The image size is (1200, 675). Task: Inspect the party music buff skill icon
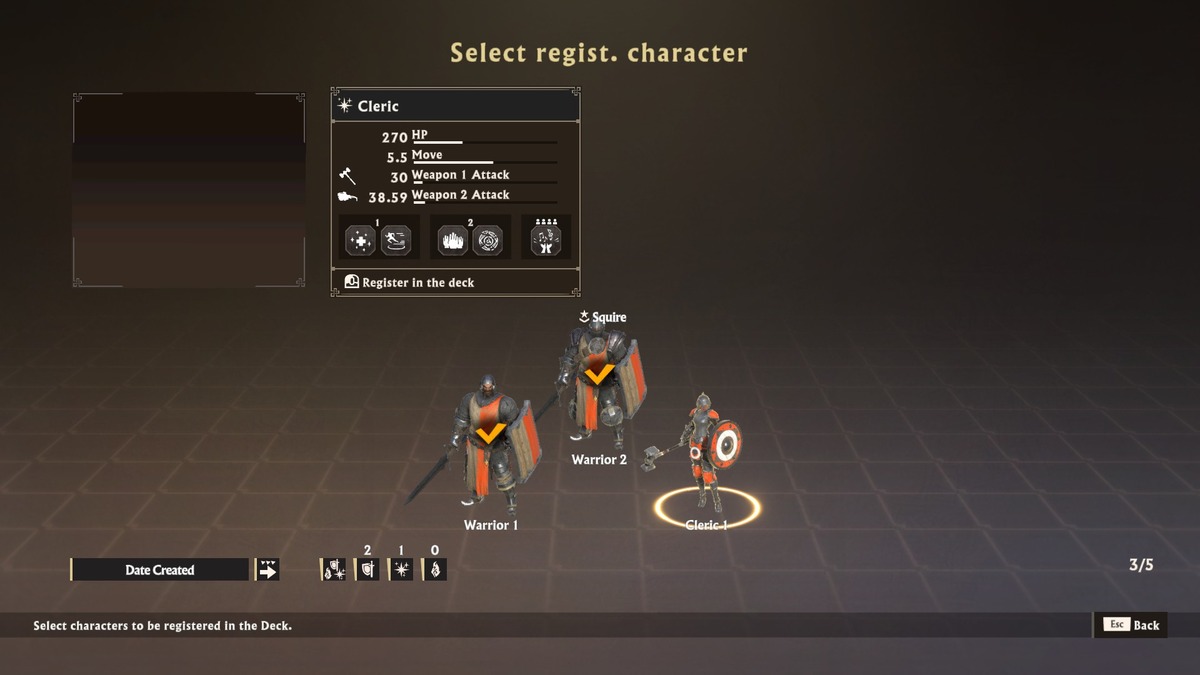click(x=546, y=240)
